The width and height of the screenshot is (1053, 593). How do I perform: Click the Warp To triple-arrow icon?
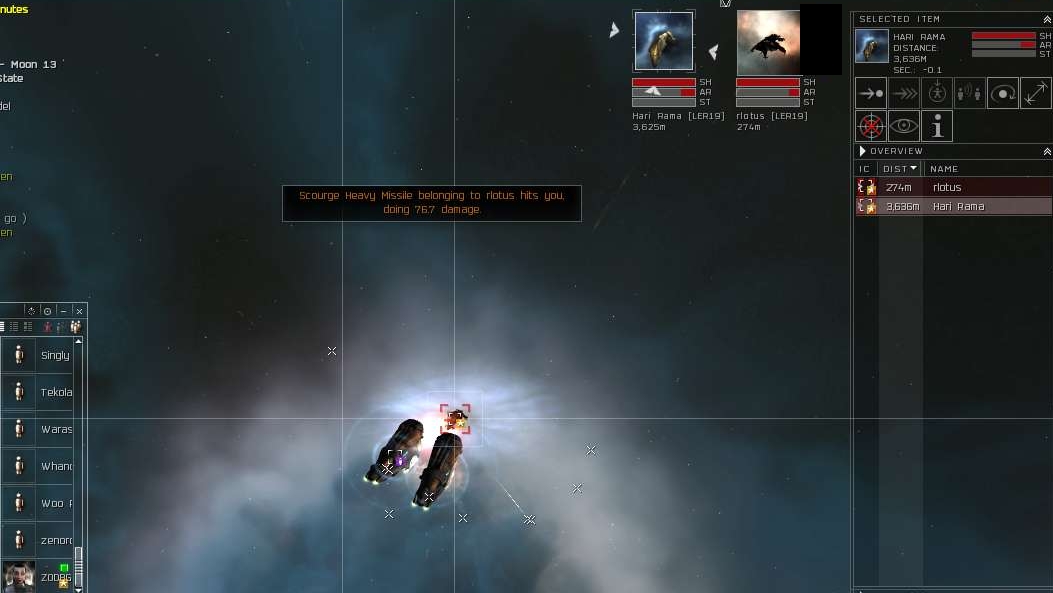[904, 93]
